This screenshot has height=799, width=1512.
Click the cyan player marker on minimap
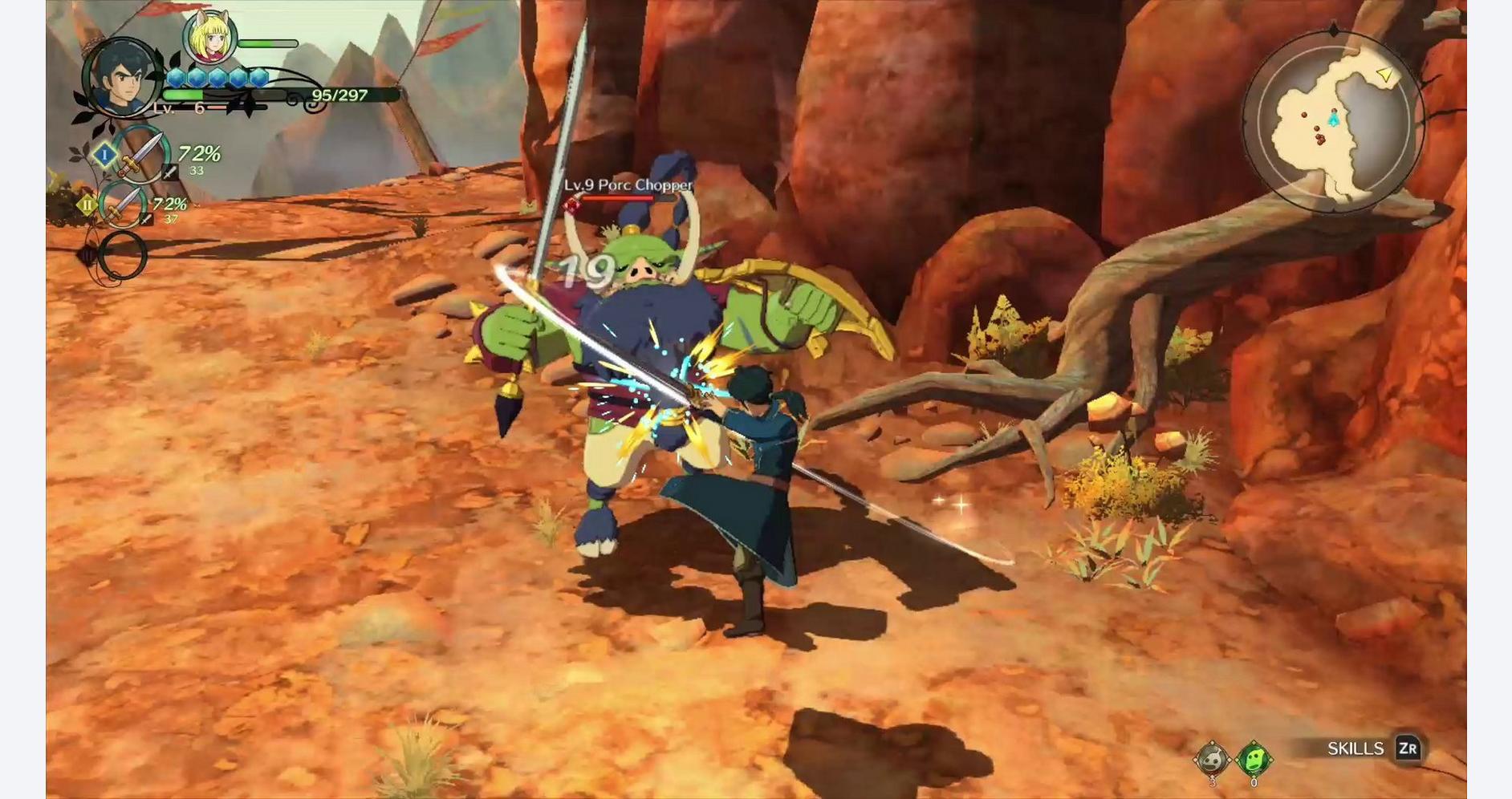pos(1333,120)
